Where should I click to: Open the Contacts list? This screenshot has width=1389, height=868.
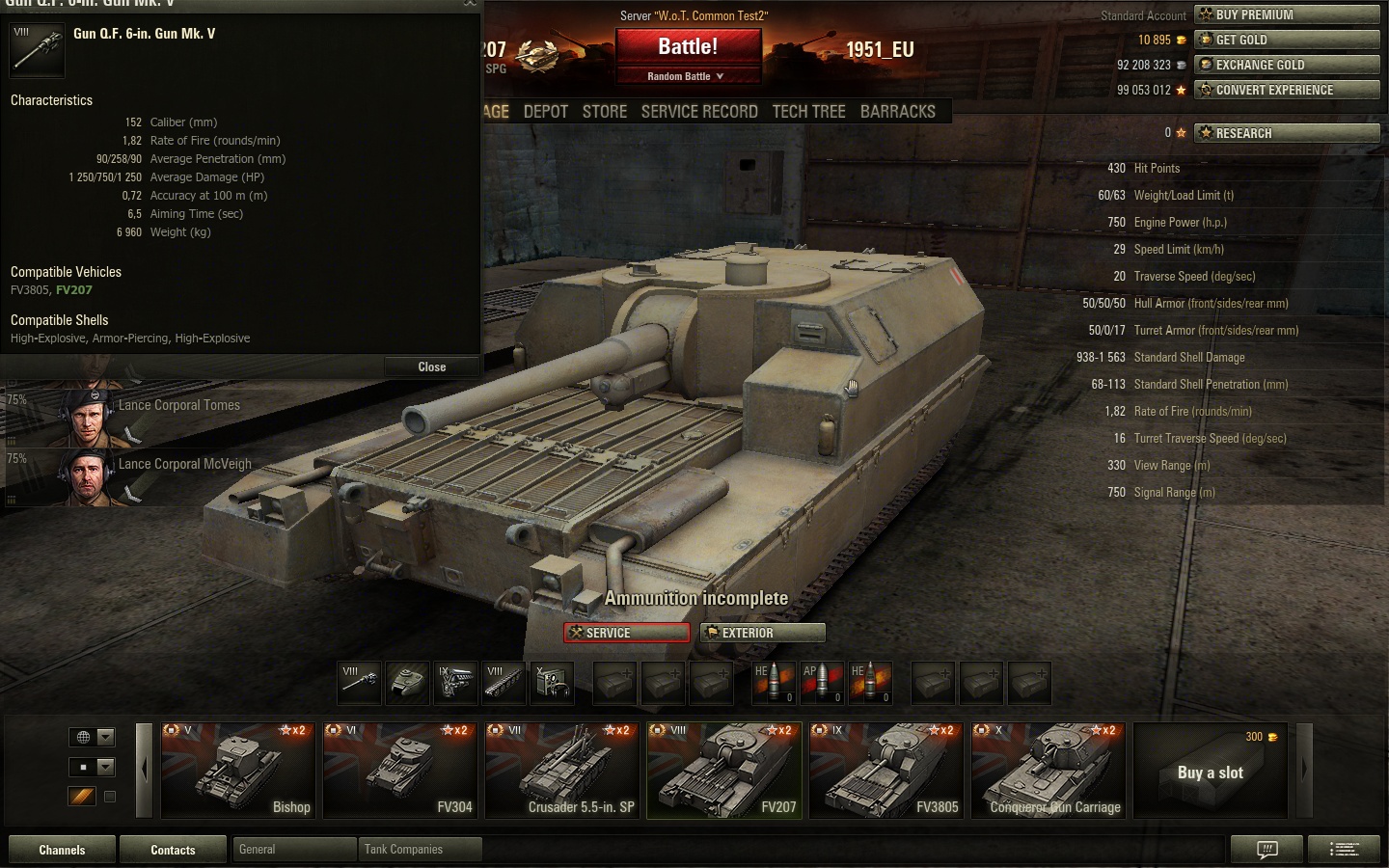(x=173, y=850)
